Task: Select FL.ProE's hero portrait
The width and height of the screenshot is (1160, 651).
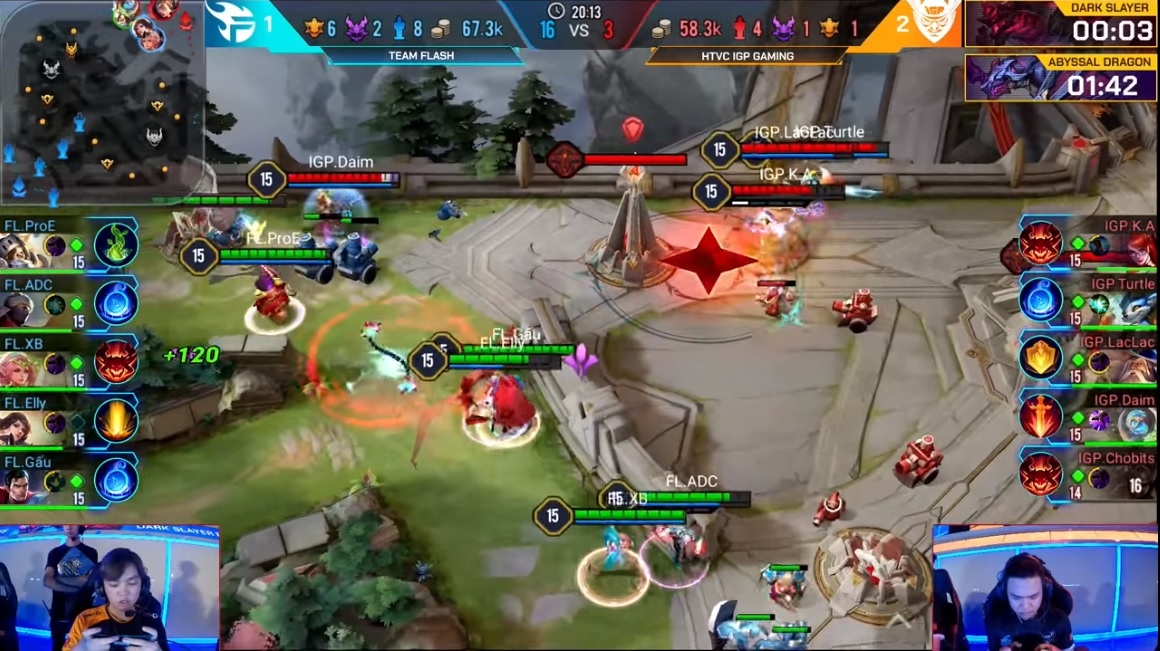Action: [x=22, y=249]
